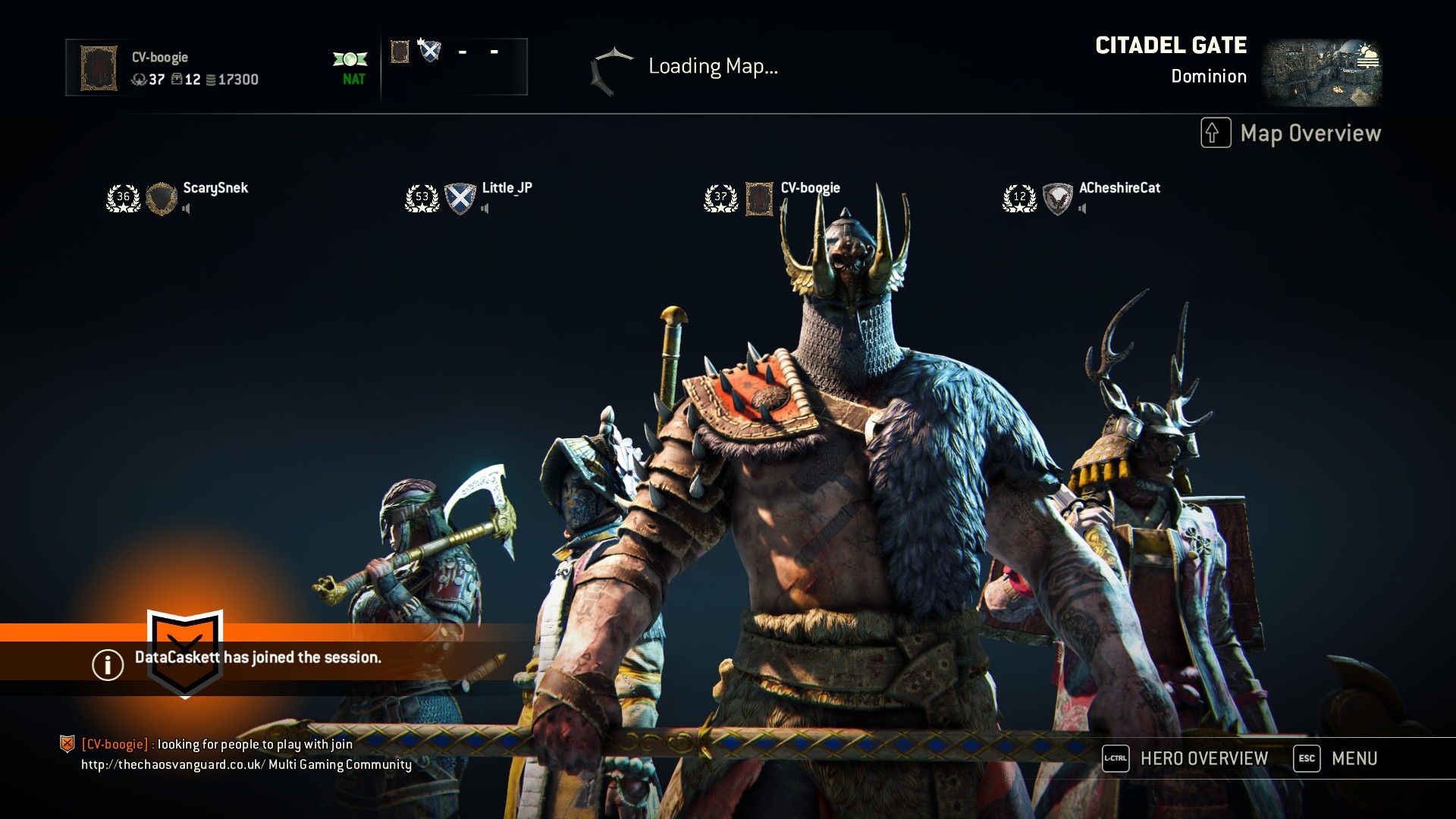The height and width of the screenshot is (819, 1456).
Task: Open the Map Overview
Action: coord(1291,133)
